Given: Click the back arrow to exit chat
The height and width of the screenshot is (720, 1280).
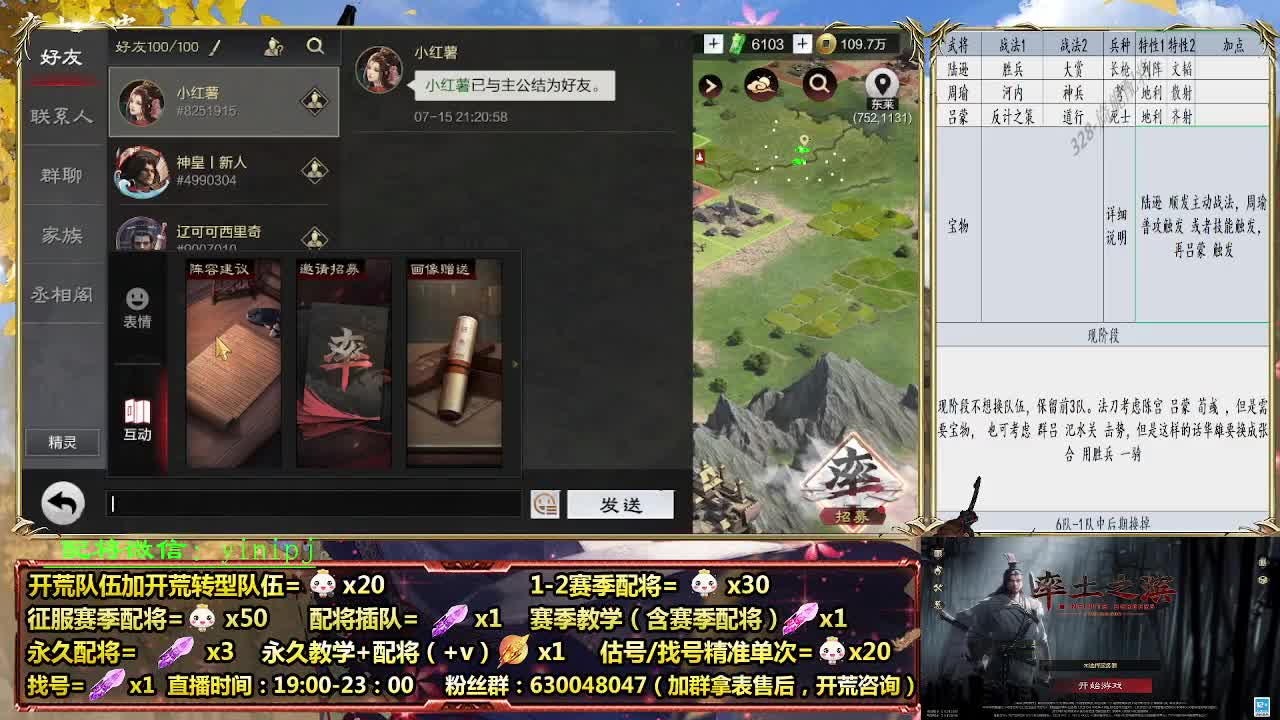Looking at the screenshot, I should pos(62,504).
